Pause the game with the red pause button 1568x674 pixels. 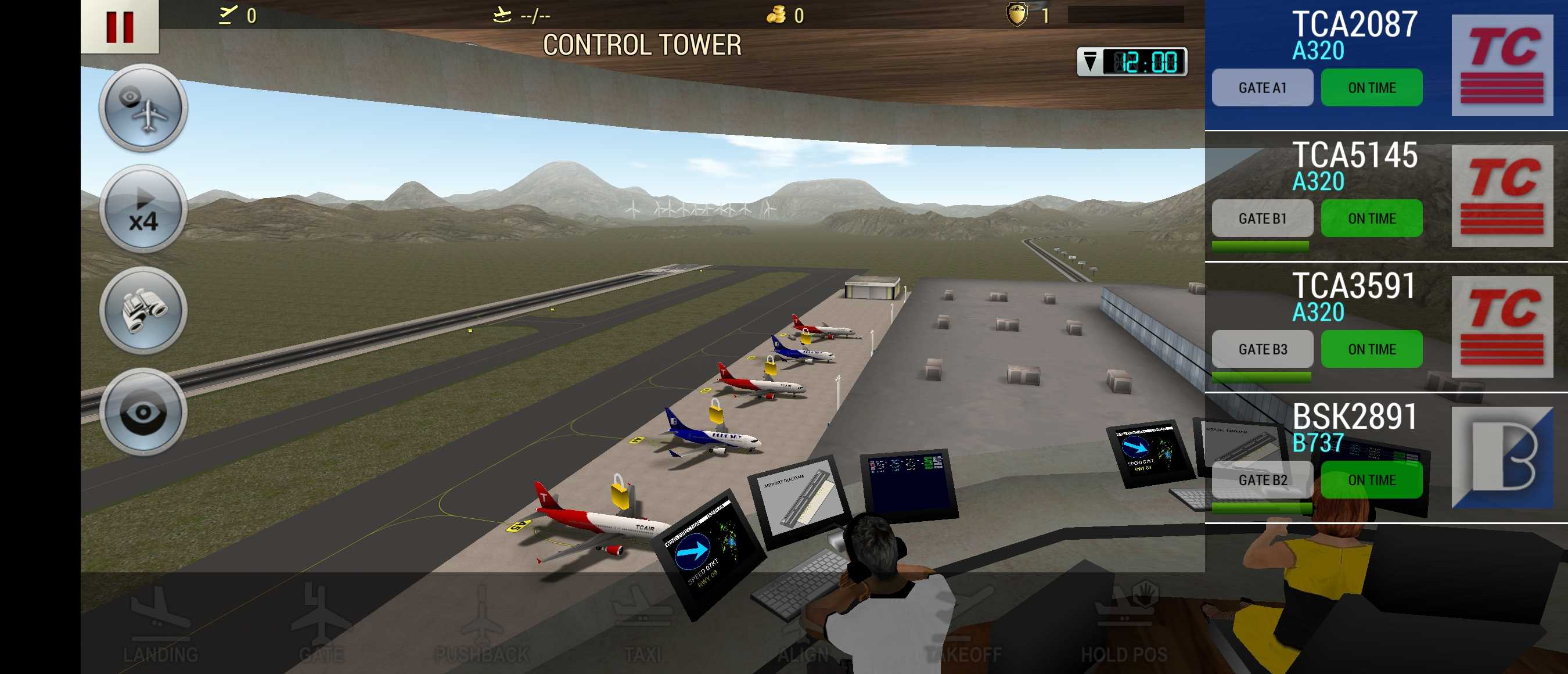pyautogui.click(x=119, y=26)
